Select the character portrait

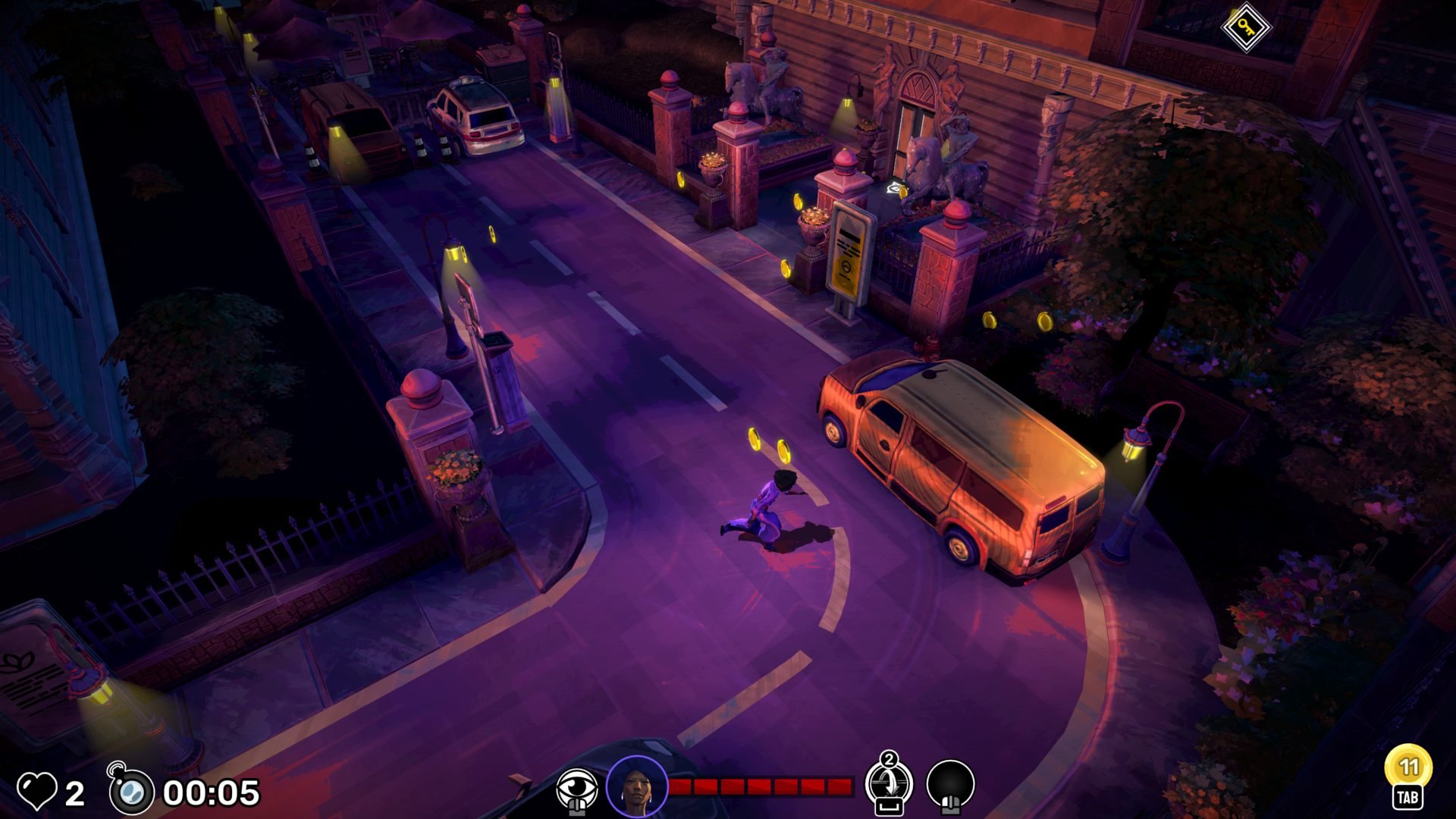[637, 787]
